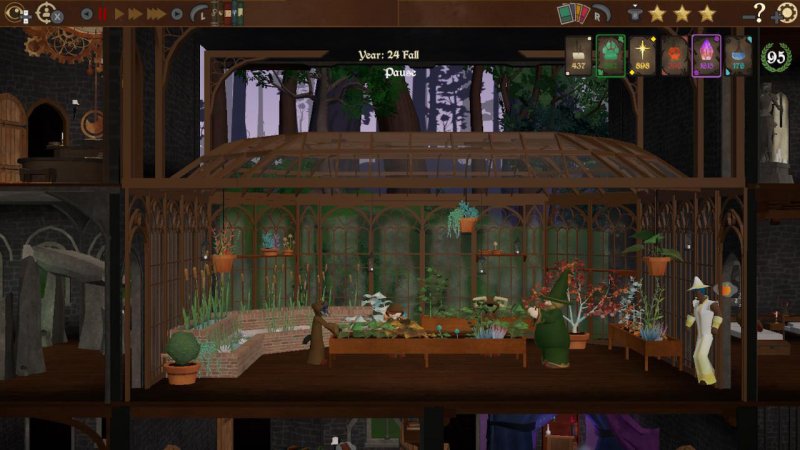
Task: Select the red paw resource card
Action: [x=674, y=56]
